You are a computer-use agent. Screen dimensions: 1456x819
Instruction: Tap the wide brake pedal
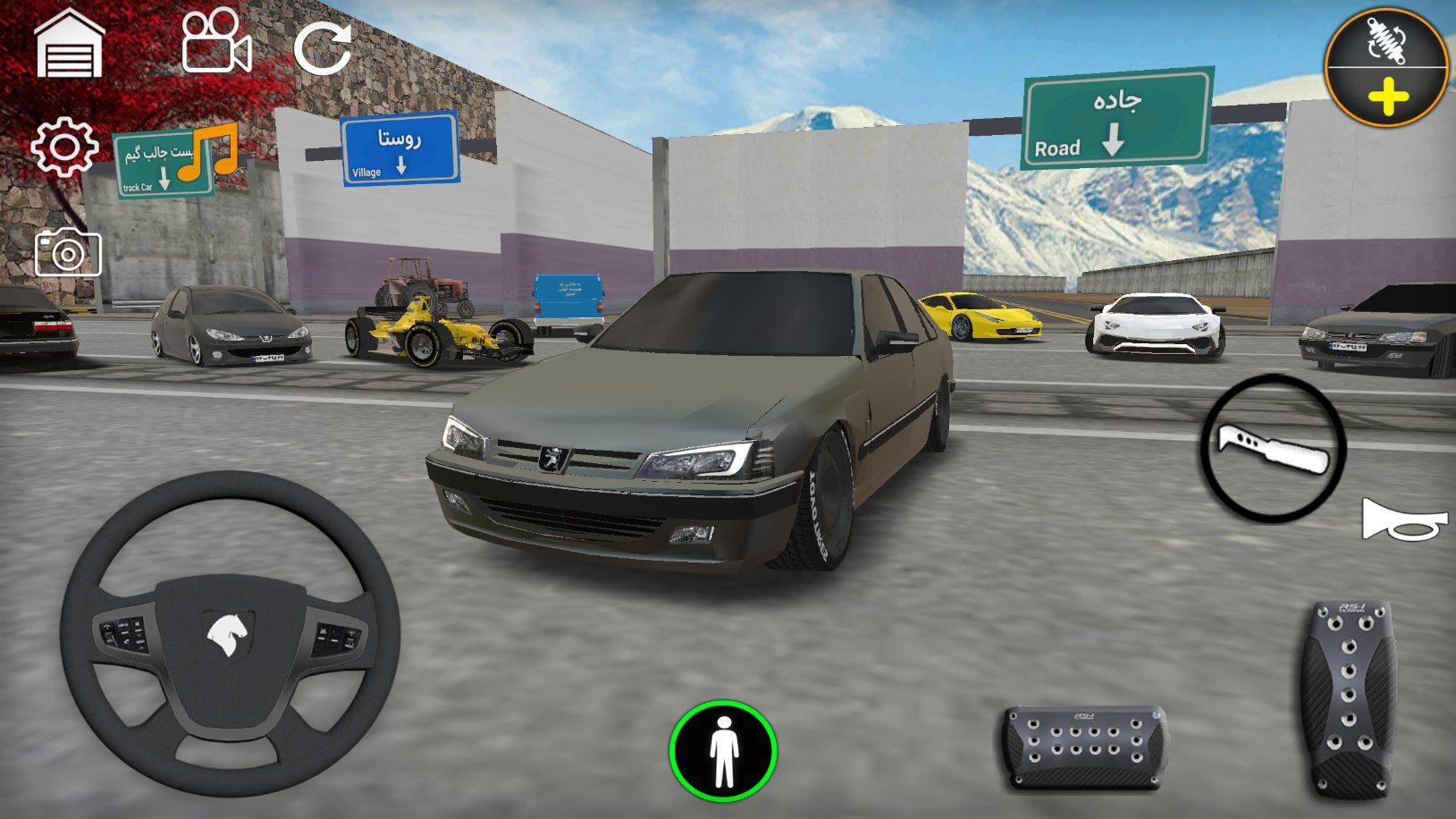click(x=1084, y=747)
